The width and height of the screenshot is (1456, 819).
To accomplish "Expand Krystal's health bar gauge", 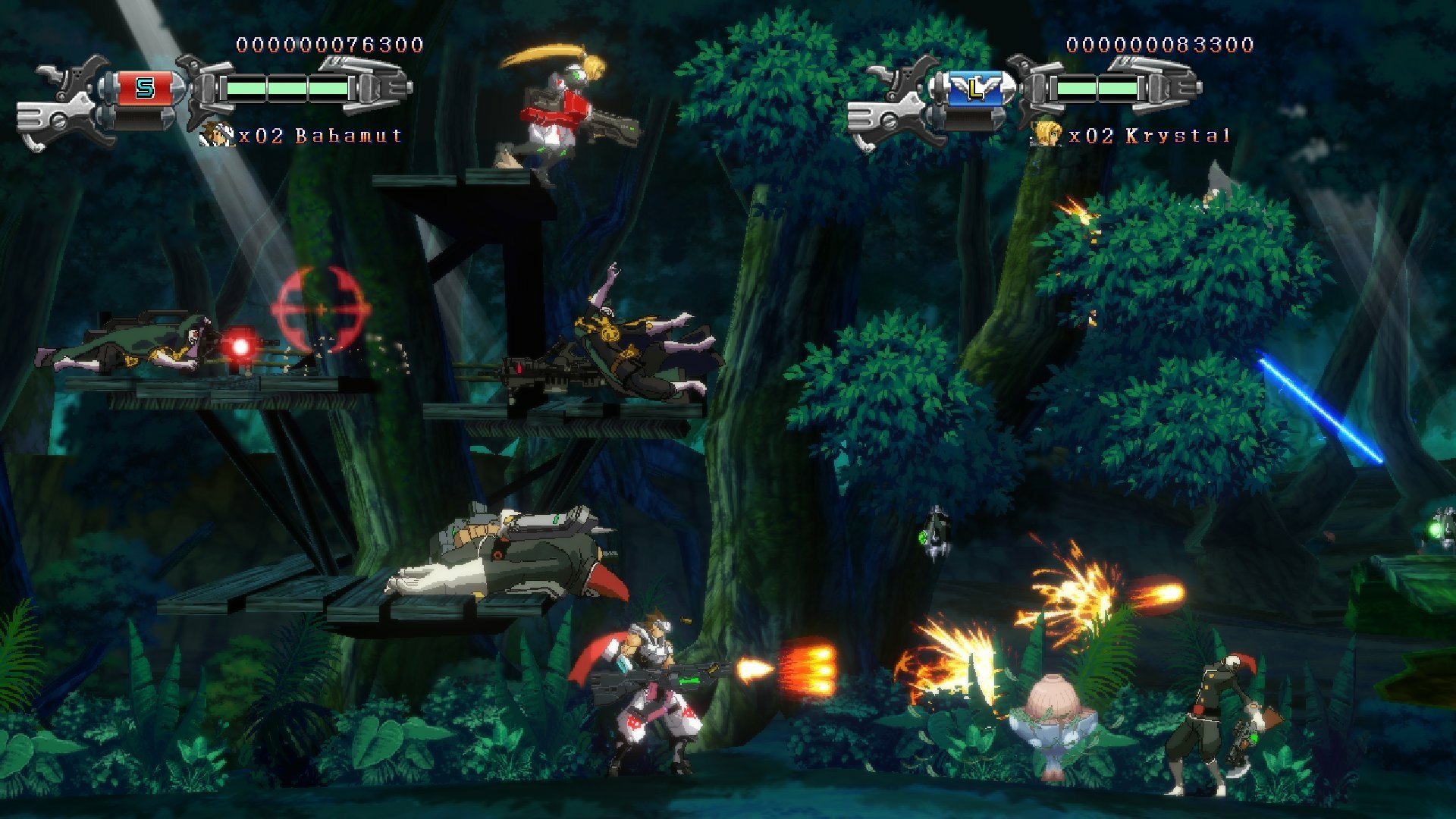I will tap(1100, 89).
